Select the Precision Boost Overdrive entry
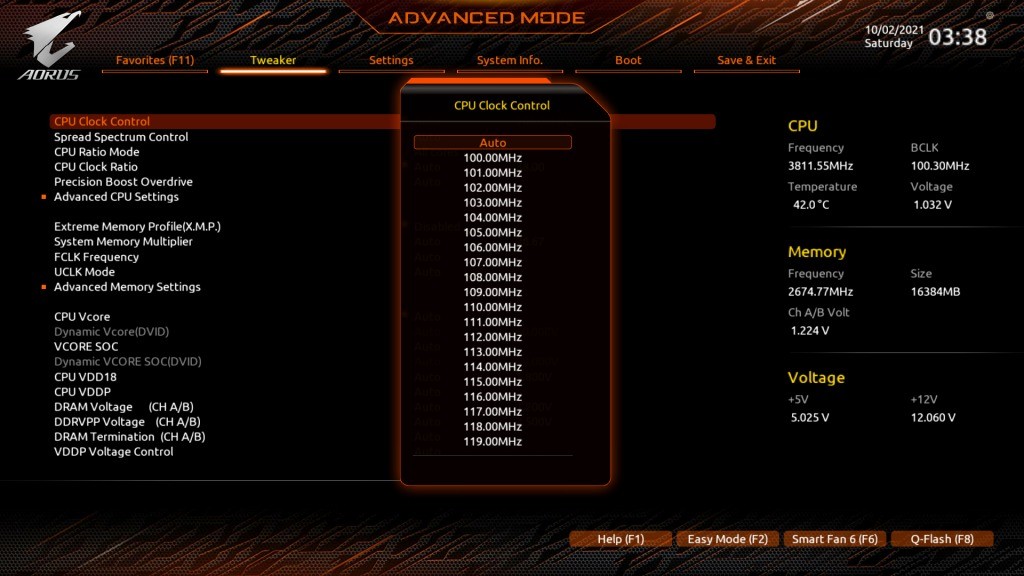 (123, 182)
